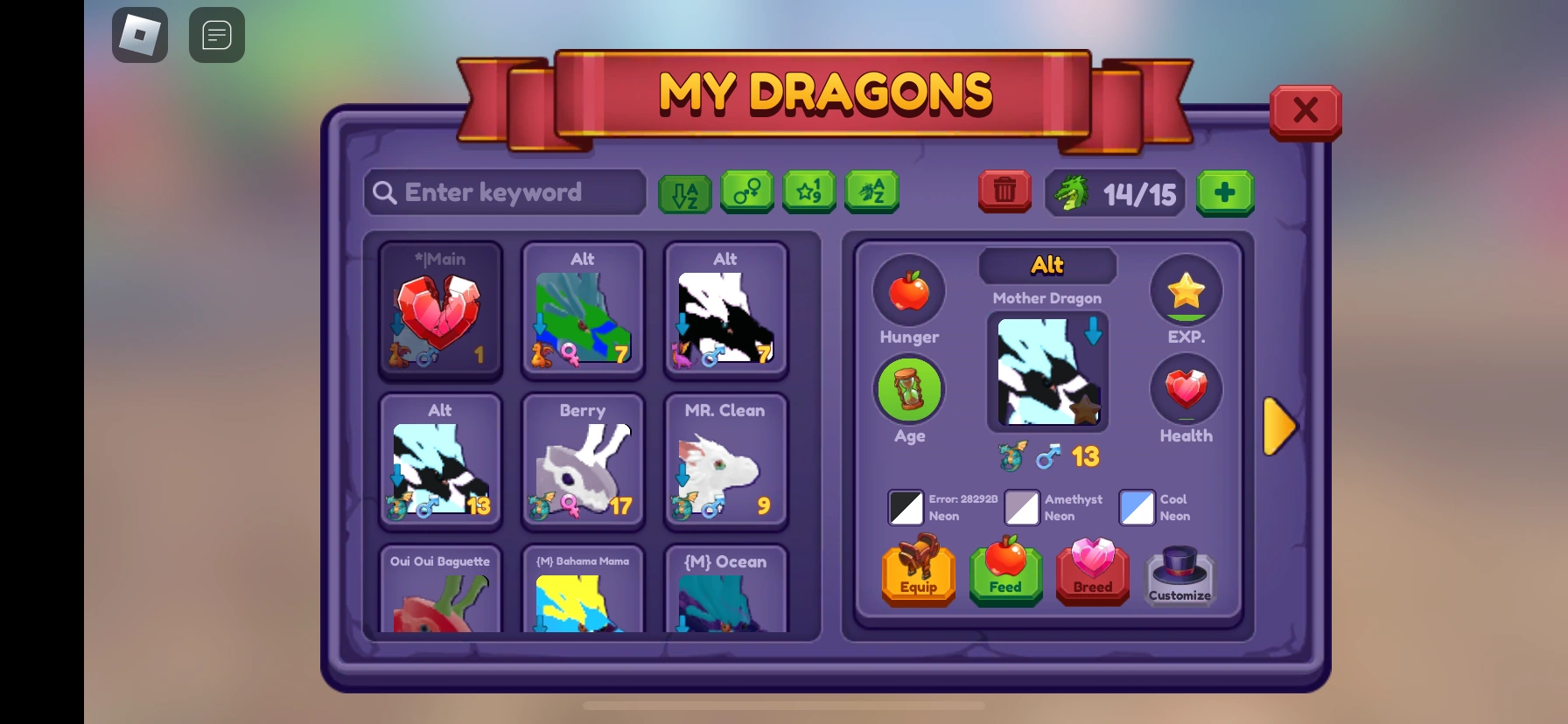Check Mother Dragon's Hunger apple icon

[x=908, y=291]
